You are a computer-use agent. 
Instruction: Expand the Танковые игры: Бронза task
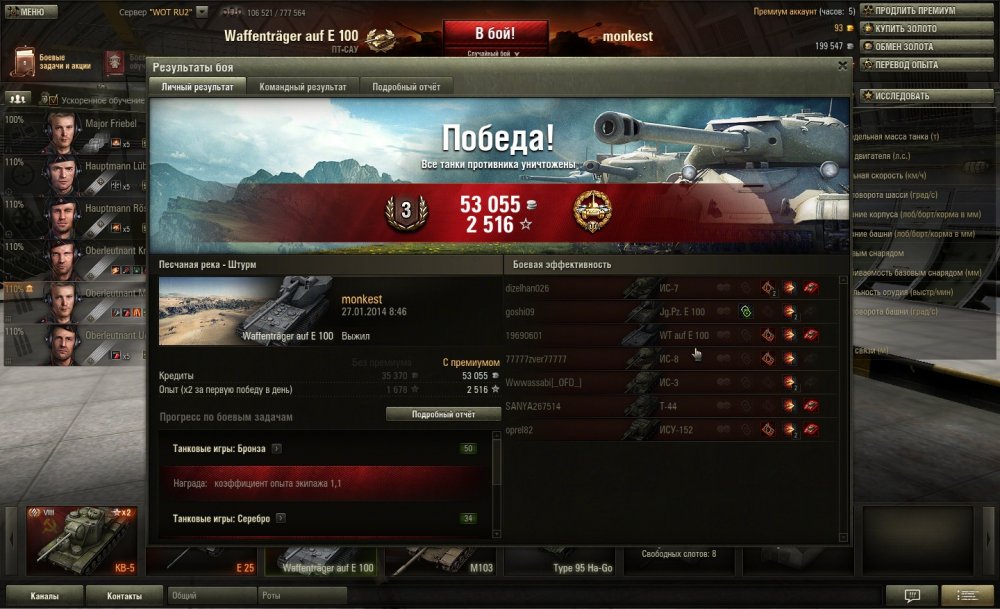click(x=276, y=449)
